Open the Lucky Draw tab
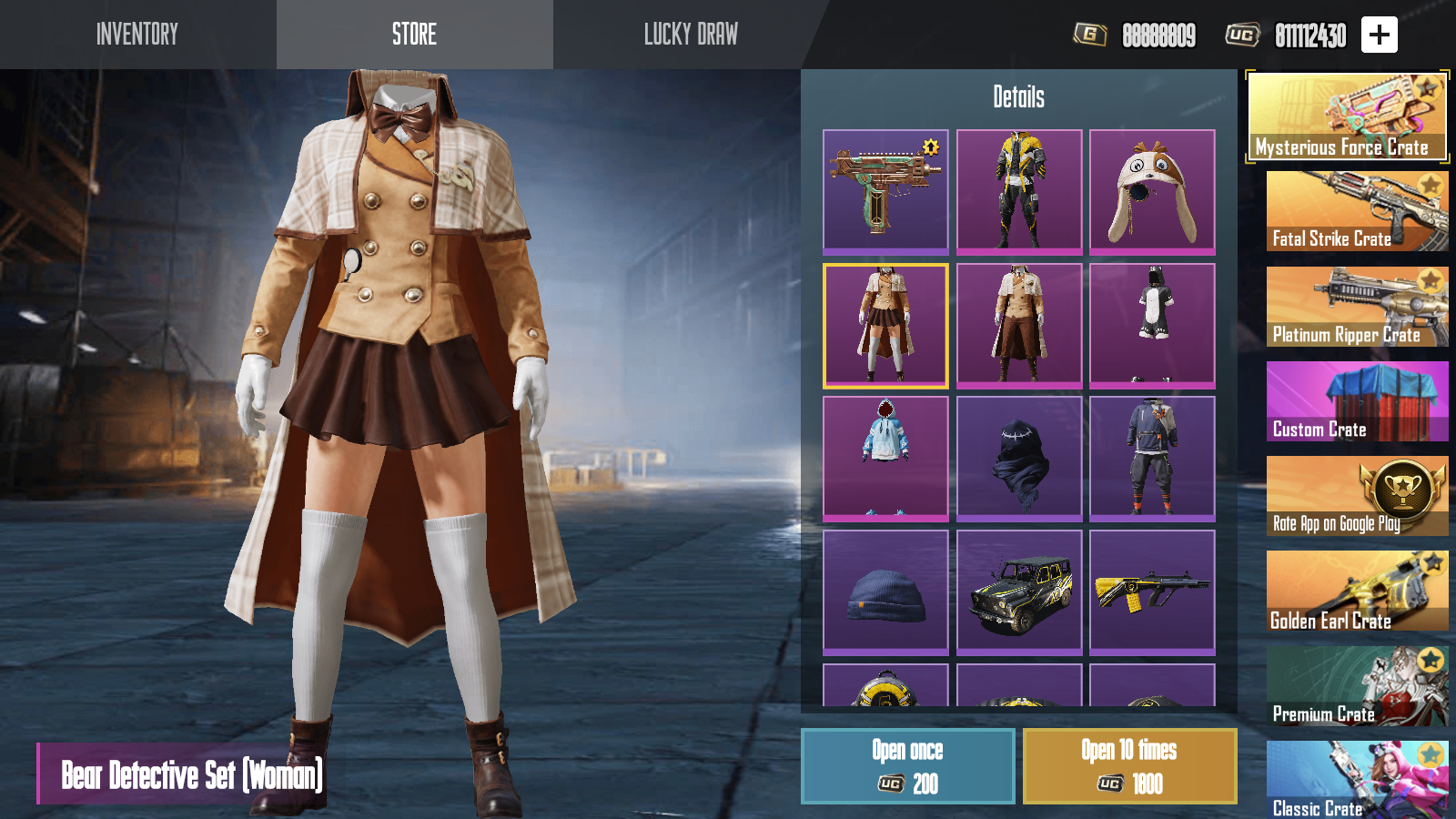Screen dimensions: 1456x819 point(691,35)
